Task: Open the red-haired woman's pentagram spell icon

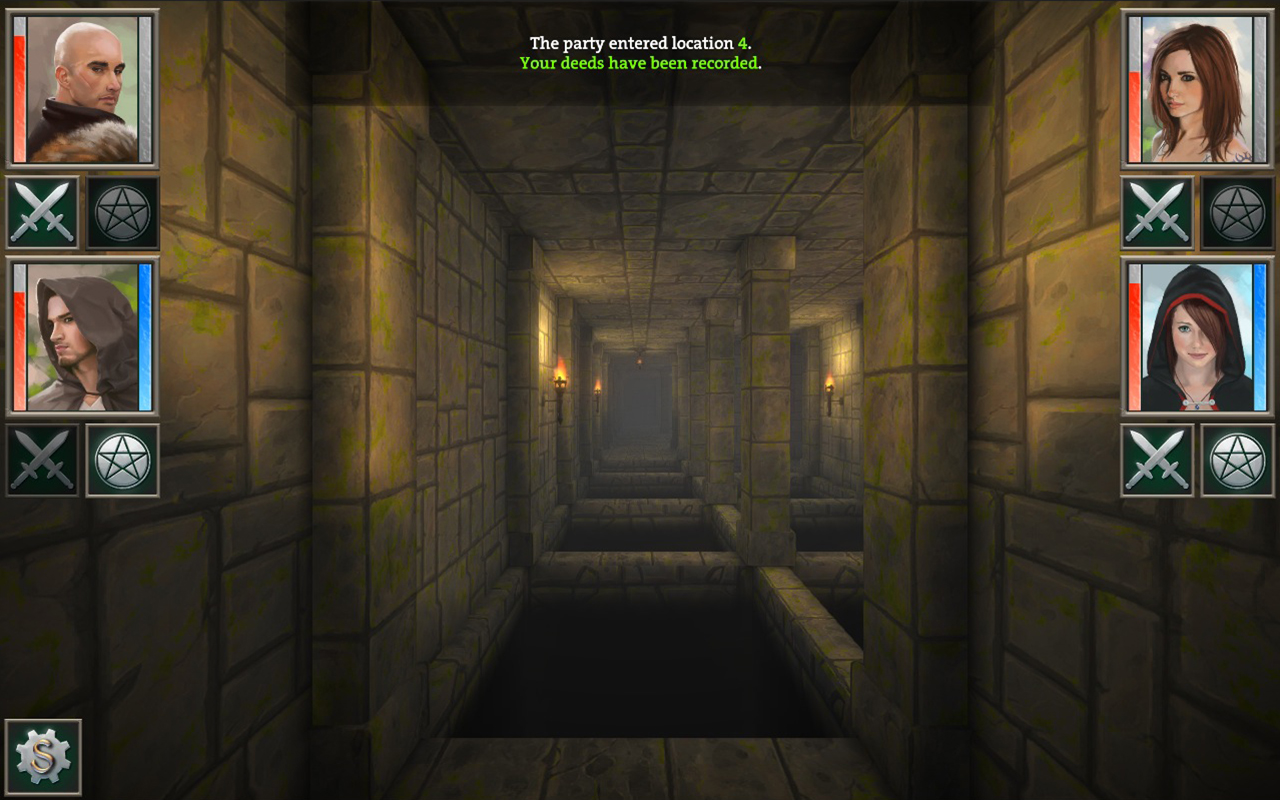Action: [x=1238, y=212]
